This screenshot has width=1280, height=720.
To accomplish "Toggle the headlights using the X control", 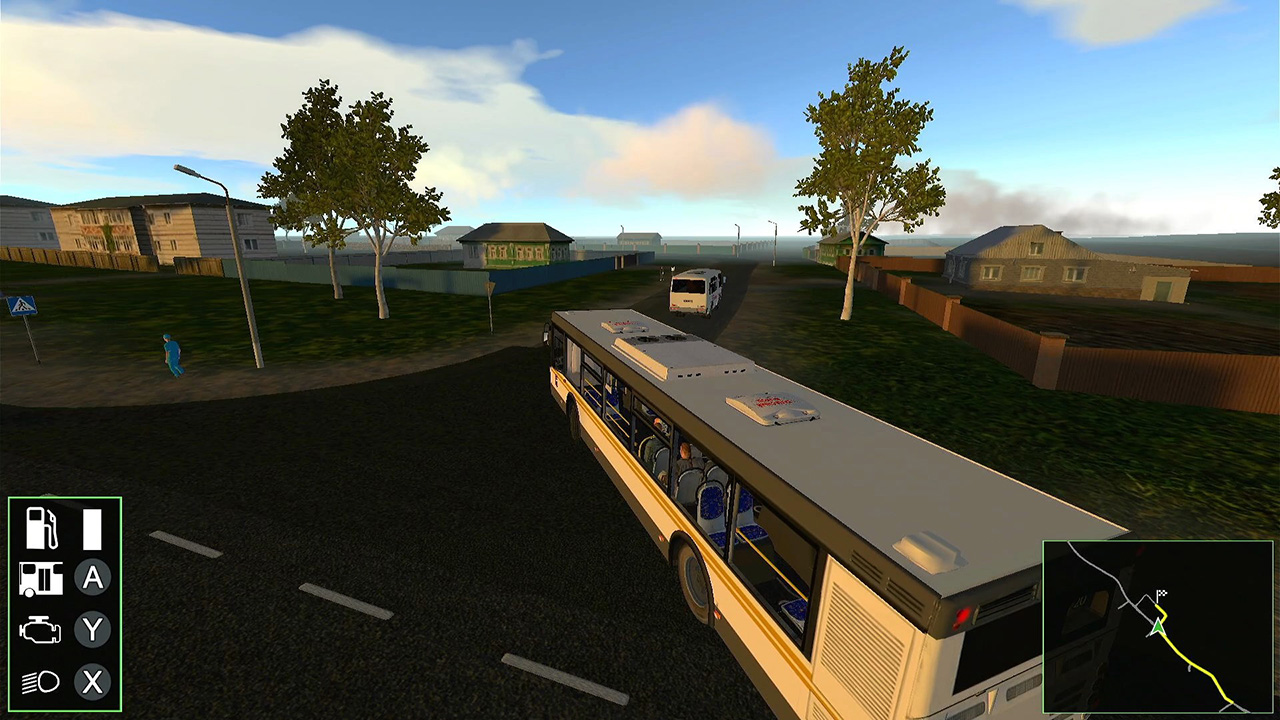I will point(92,683).
